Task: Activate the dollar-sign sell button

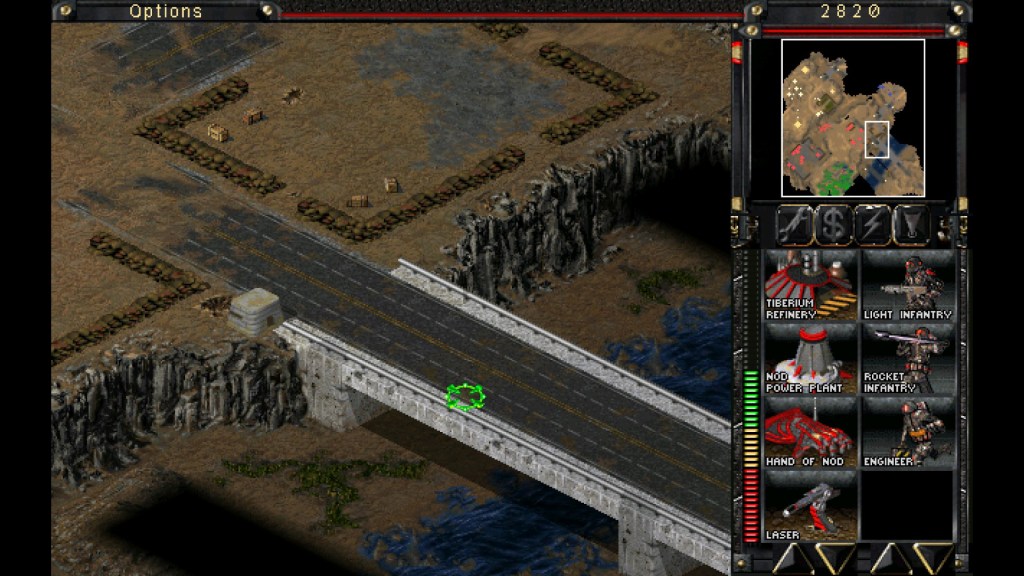Action: click(x=832, y=224)
